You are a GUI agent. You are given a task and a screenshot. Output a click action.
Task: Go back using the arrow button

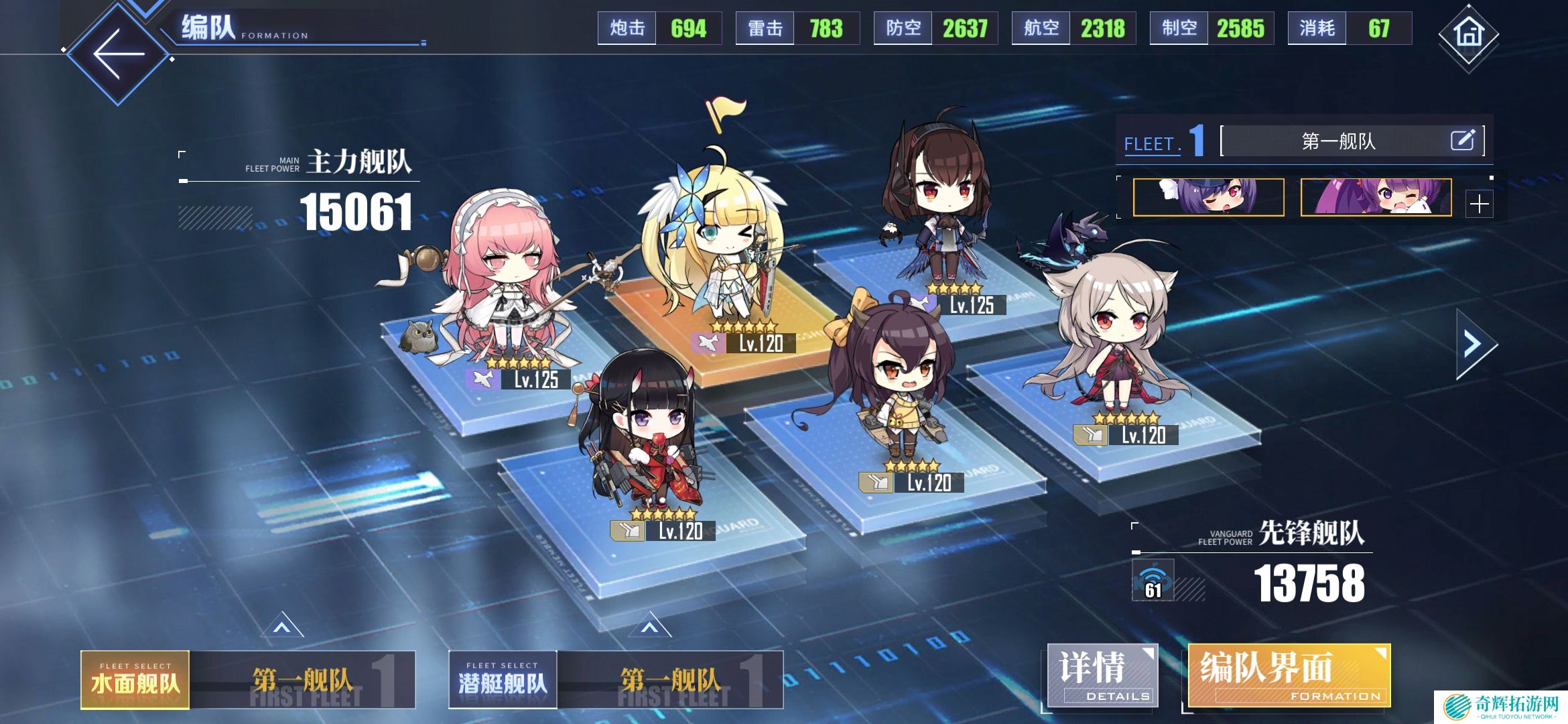pos(119,54)
